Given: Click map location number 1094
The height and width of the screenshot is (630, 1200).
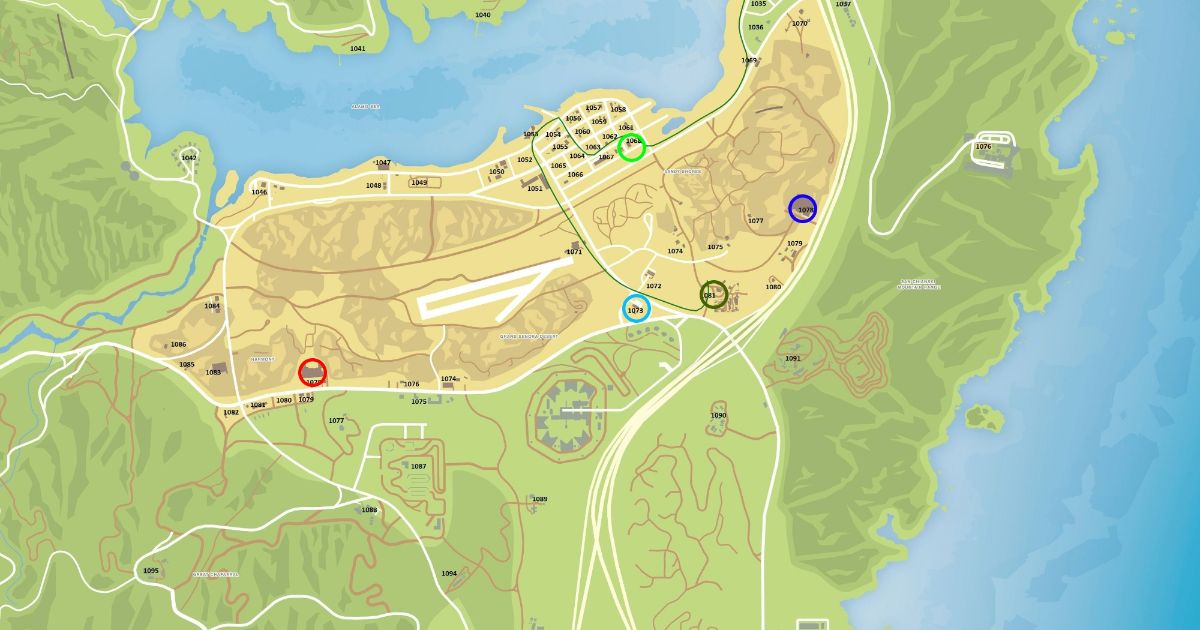Looking at the screenshot, I should (x=449, y=573).
